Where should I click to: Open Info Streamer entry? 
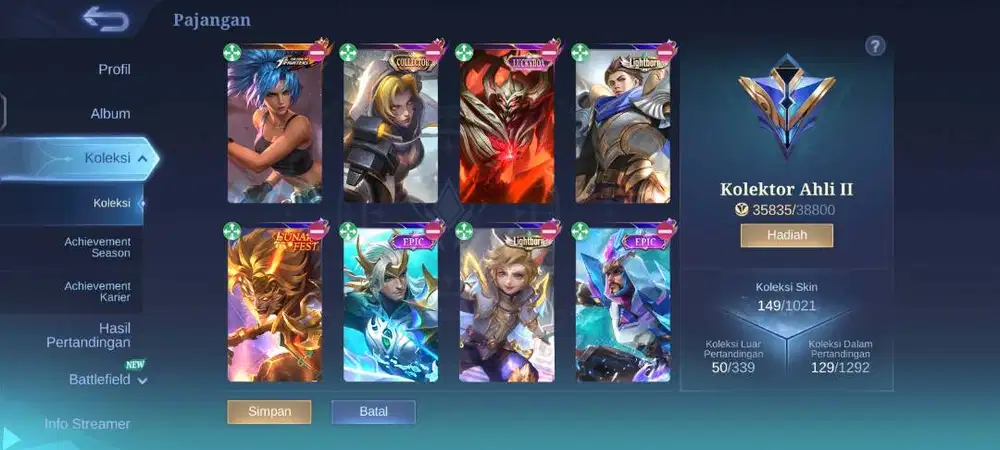(x=87, y=423)
